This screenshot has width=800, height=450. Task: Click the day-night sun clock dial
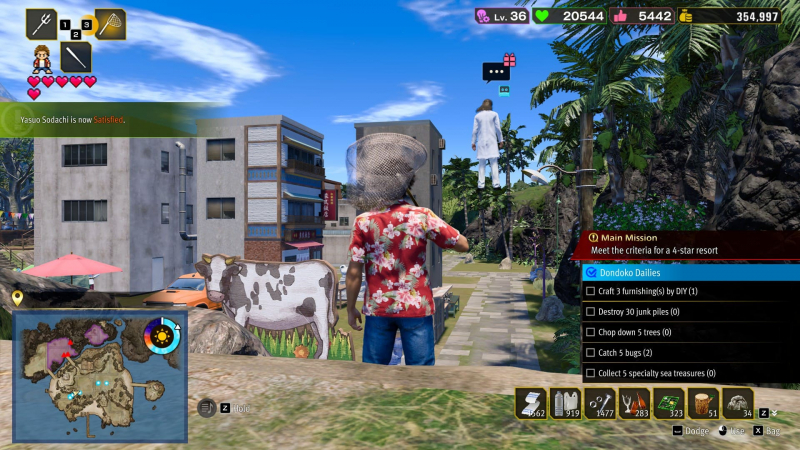click(x=162, y=337)
